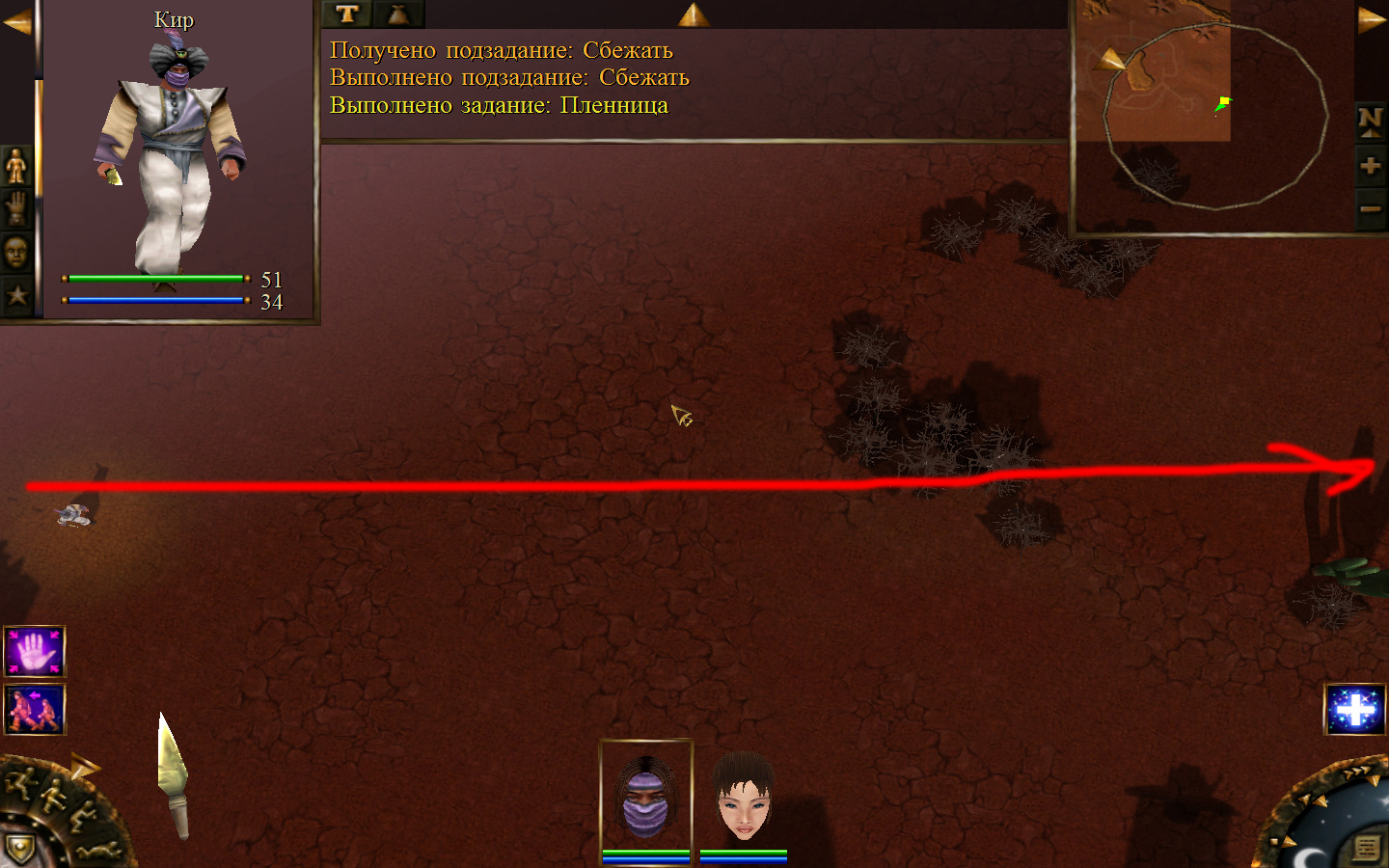Select the hand icon on character panel
Screen dimensions: 1389x868
[16, 208]
